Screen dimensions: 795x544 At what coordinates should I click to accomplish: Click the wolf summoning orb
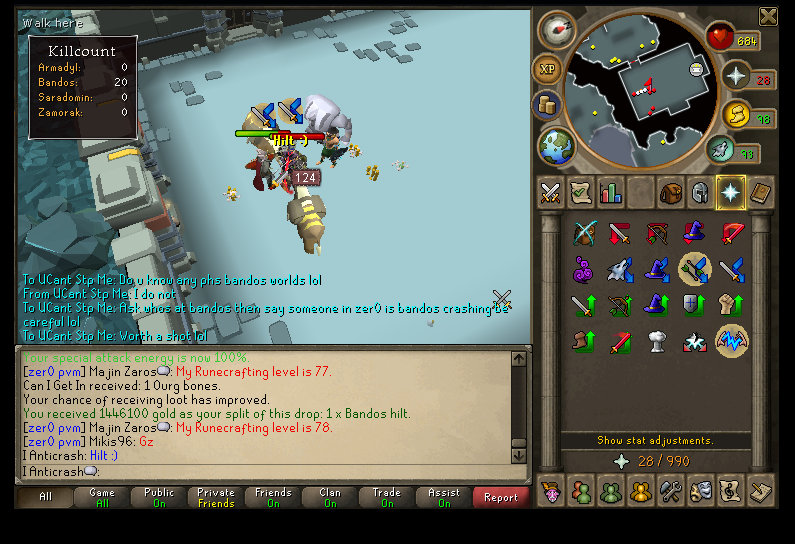pyautogui.click(x=722, y=151)
